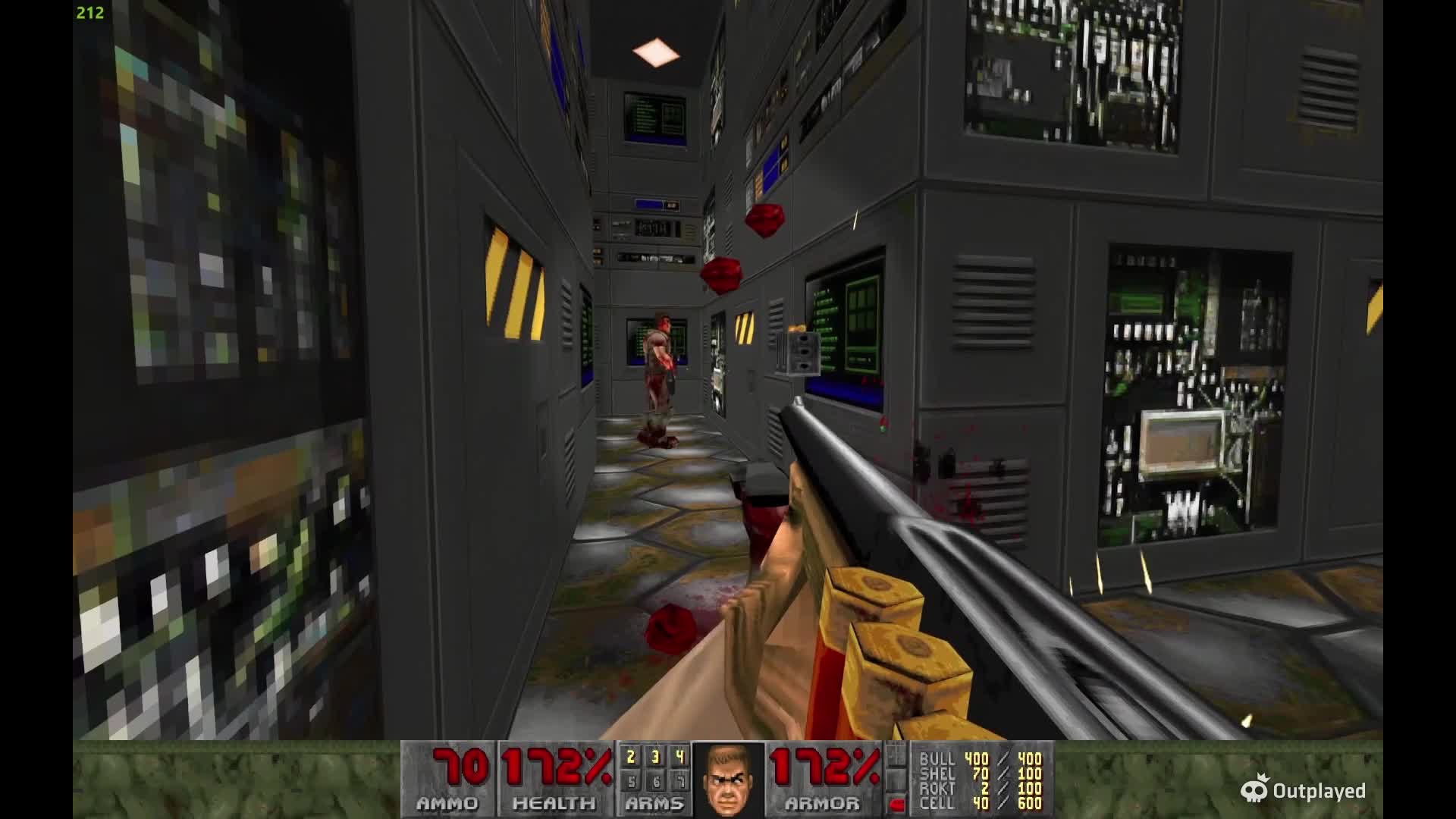
Task: Click the red keycard indicator near ammo list
Action: tap(899, 805)
